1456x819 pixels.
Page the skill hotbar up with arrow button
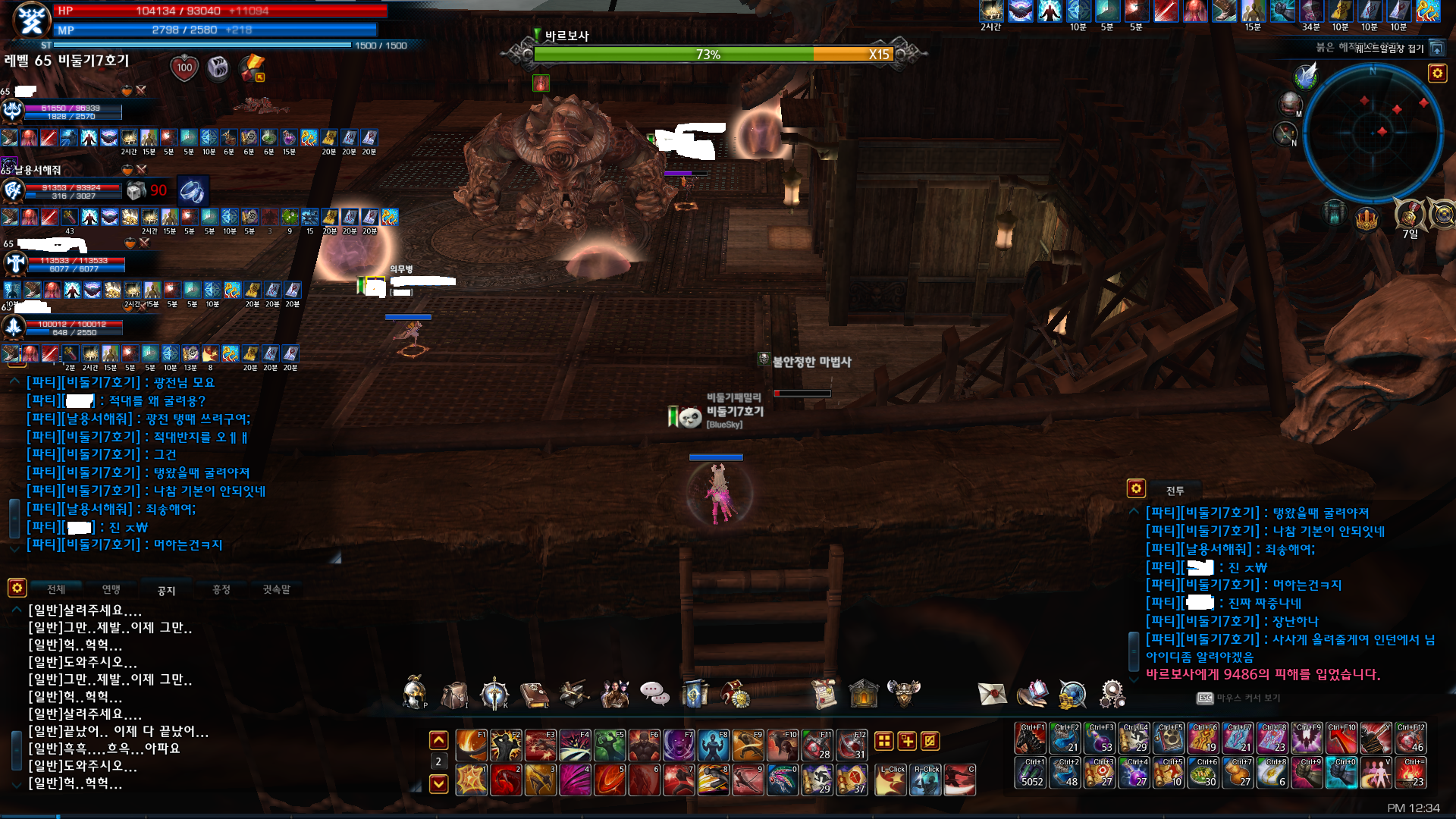point(438,740)
